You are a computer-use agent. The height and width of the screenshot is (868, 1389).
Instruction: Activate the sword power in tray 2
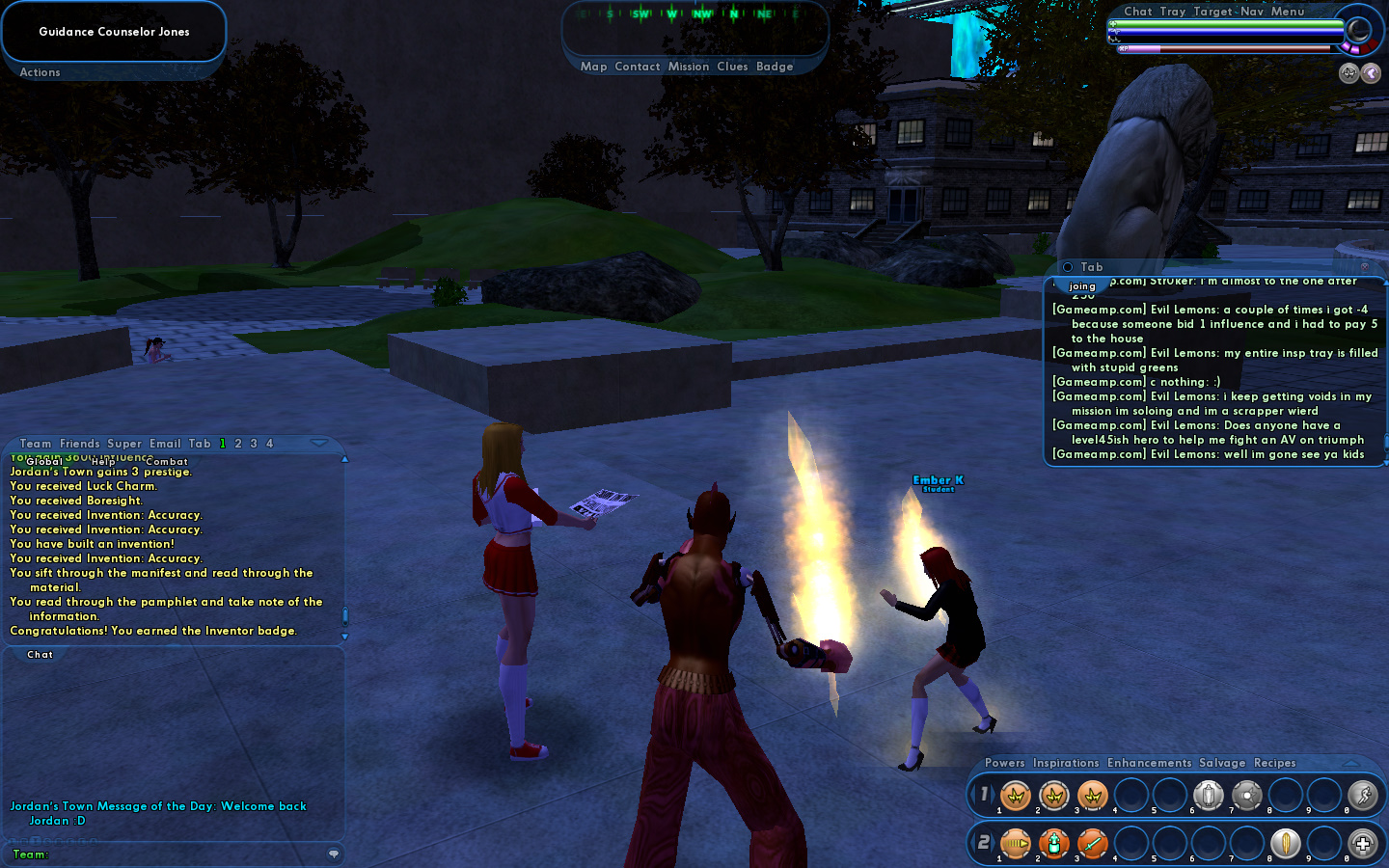[1092, 843]
